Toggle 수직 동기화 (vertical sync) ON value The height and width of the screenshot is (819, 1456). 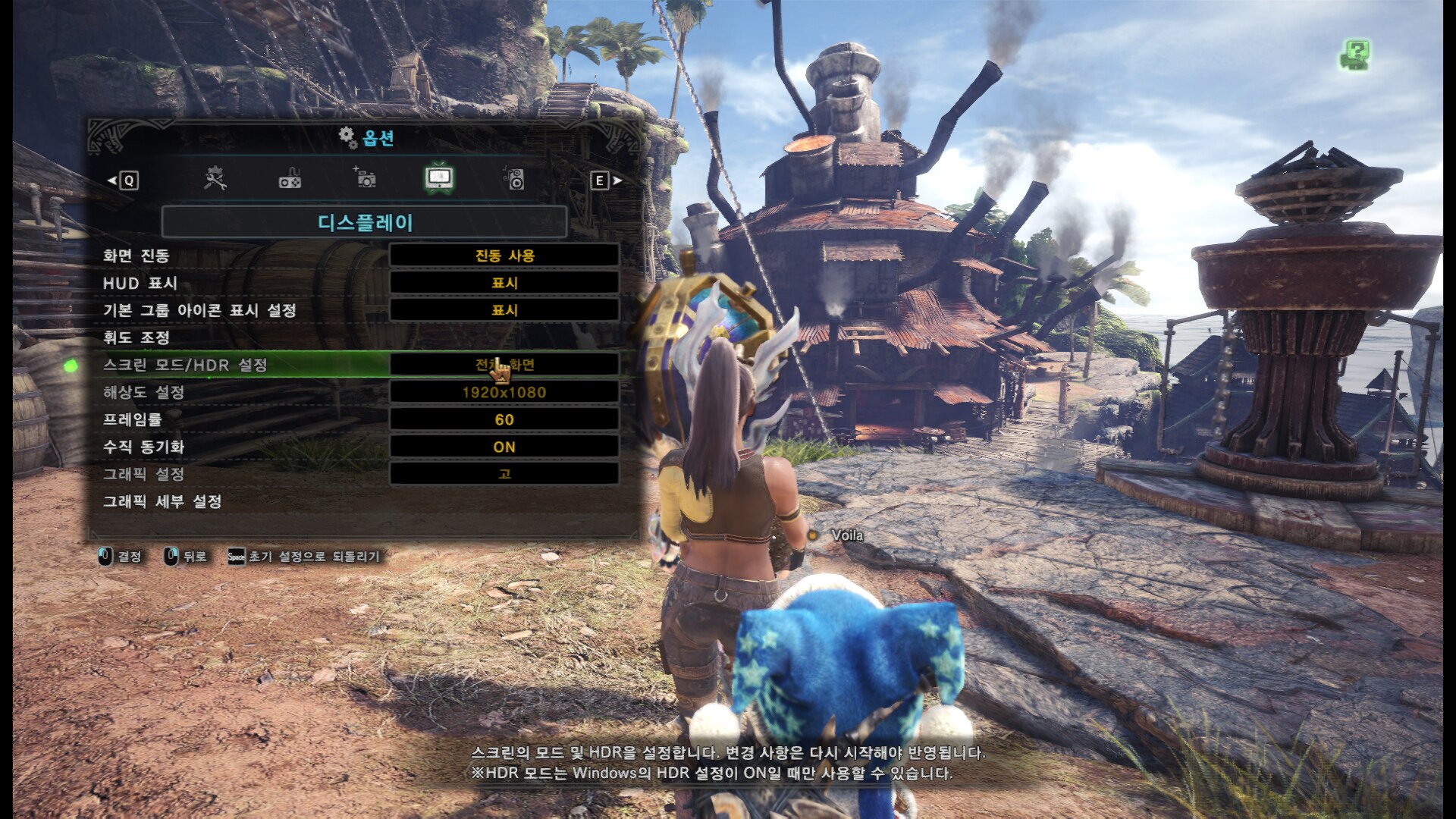pos(504,447)
